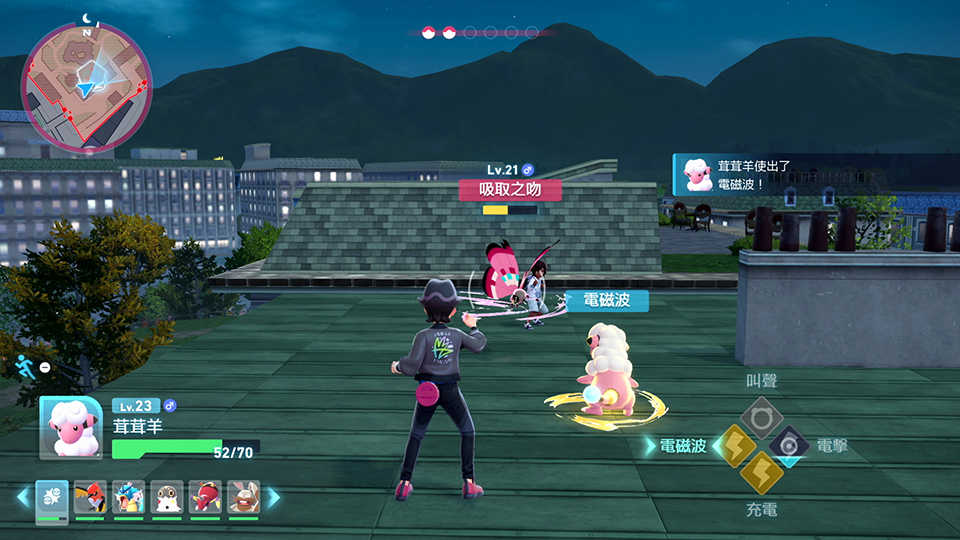Viewport: 960px width, 540px height.
Task: Use the 電擊 (Thunder Shock) move
Action: pyautogui.click(x=789, y=445)
